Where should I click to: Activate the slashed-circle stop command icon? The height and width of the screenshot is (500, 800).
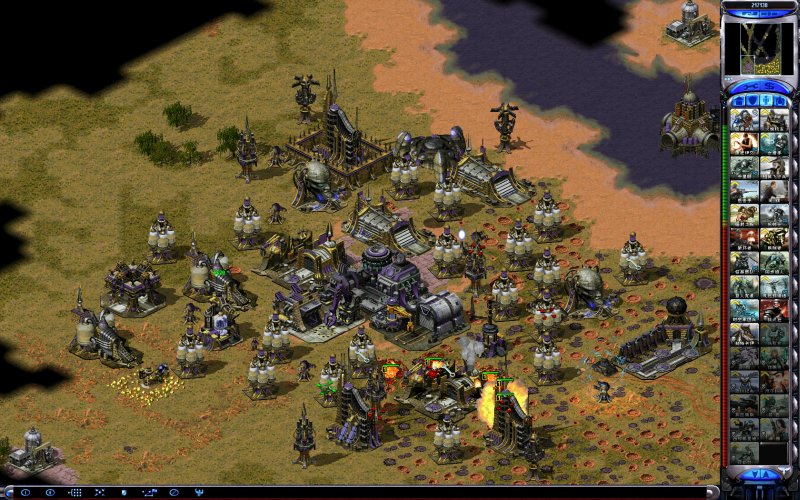pos(174,493)
